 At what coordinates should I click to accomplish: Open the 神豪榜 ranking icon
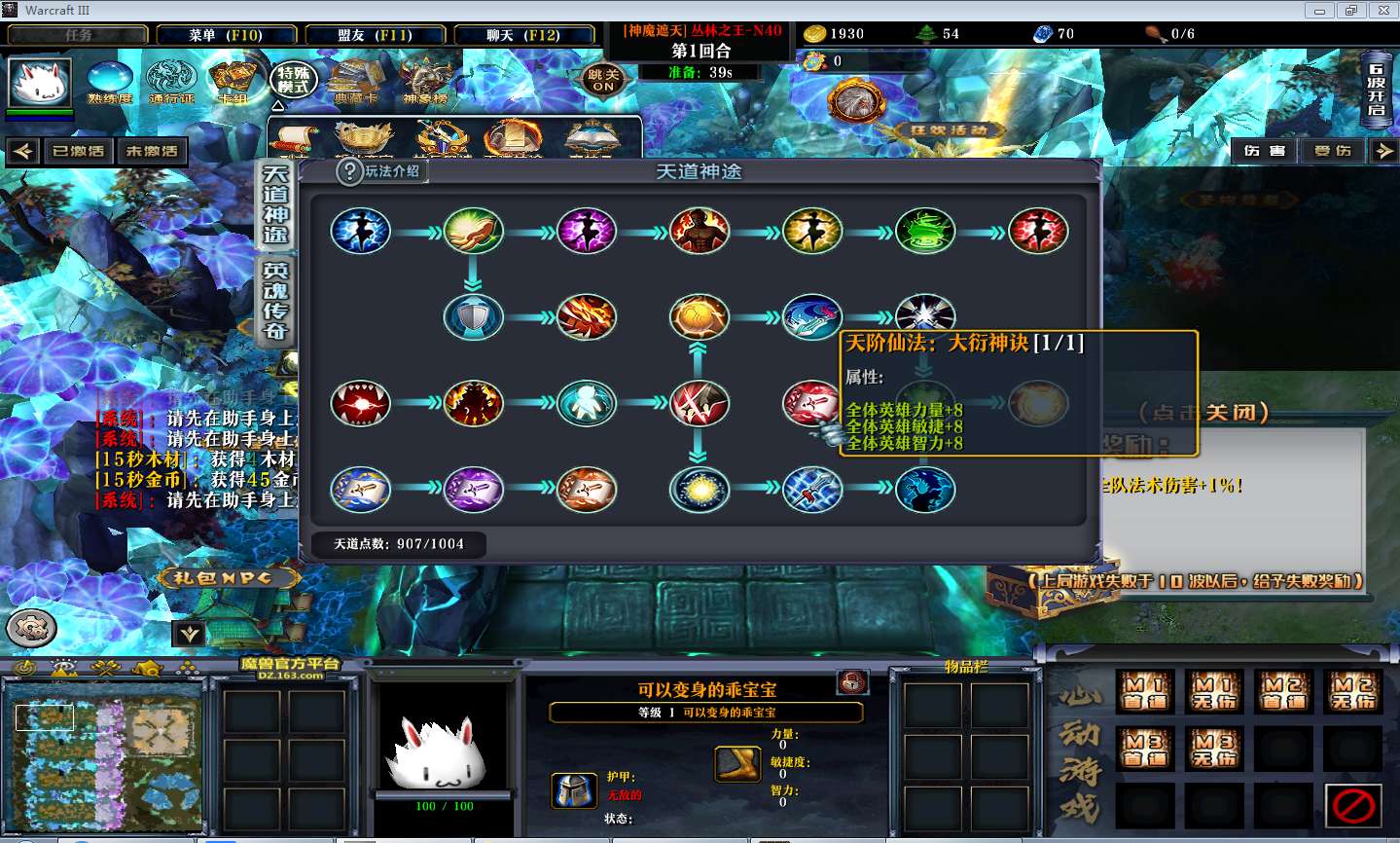tap(425, 80)
